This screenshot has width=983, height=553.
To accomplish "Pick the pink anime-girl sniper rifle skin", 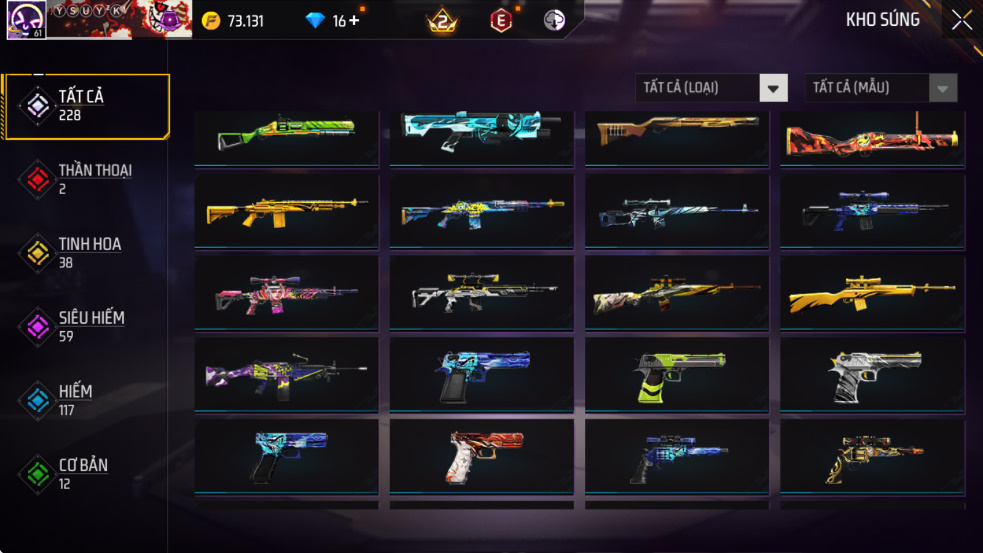I will pos(286,293).
